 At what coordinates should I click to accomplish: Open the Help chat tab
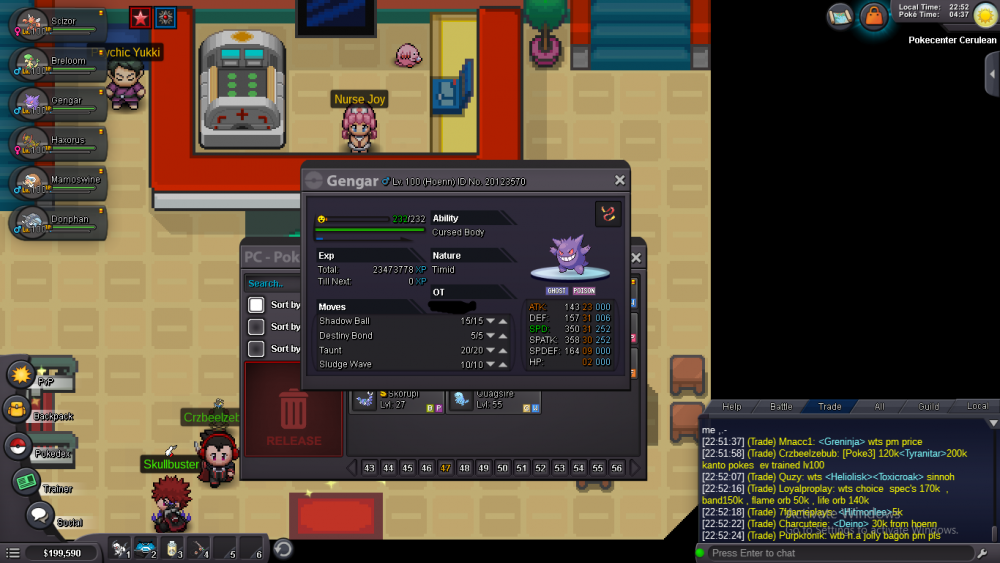click(x=732, y=407)
